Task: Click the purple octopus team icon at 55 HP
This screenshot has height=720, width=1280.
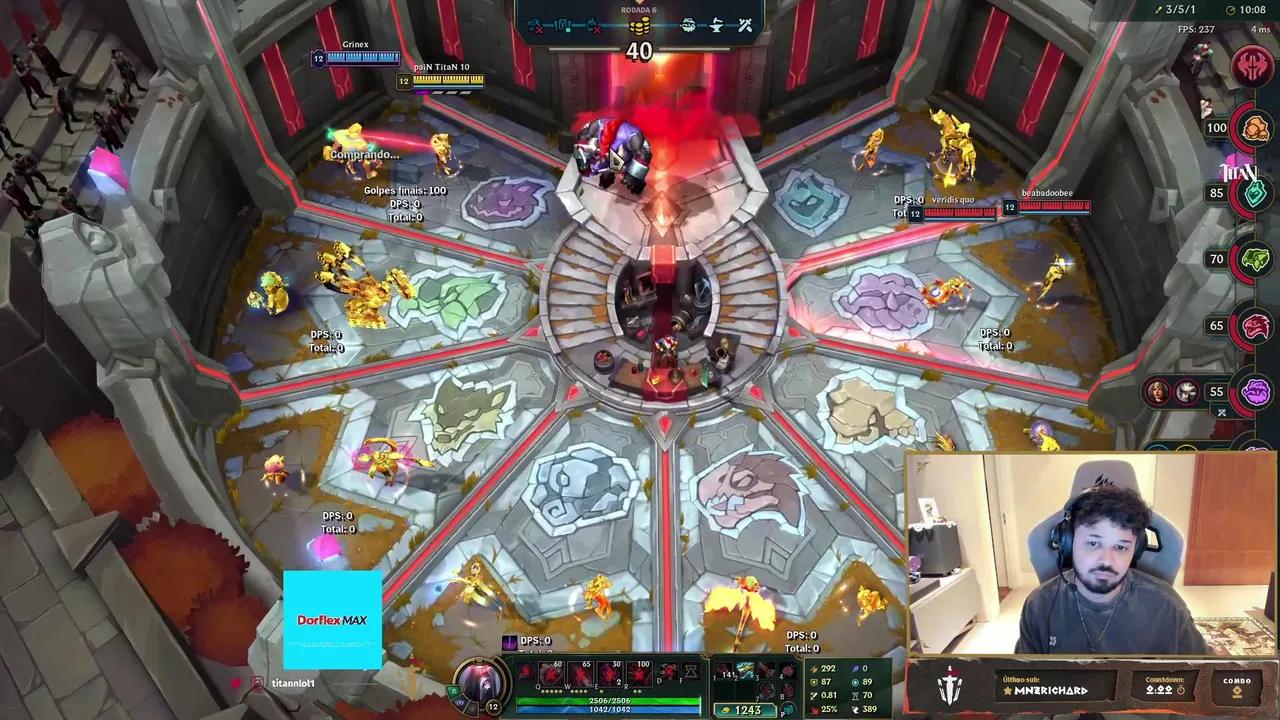Action: click(x=1256, y=392)
